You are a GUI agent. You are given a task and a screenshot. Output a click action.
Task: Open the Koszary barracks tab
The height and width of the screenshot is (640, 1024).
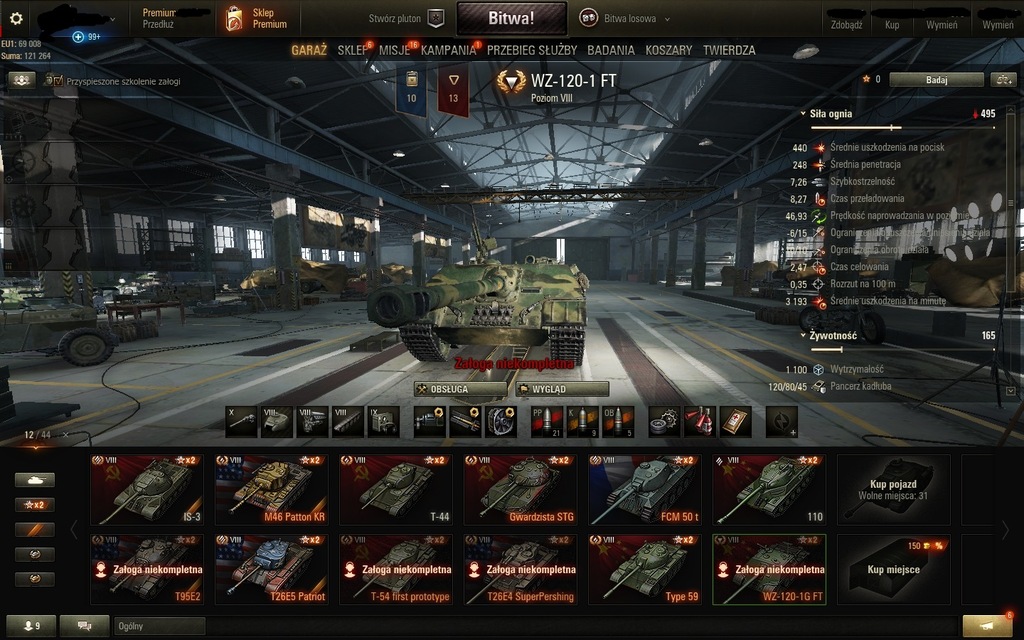pos(669,50)
